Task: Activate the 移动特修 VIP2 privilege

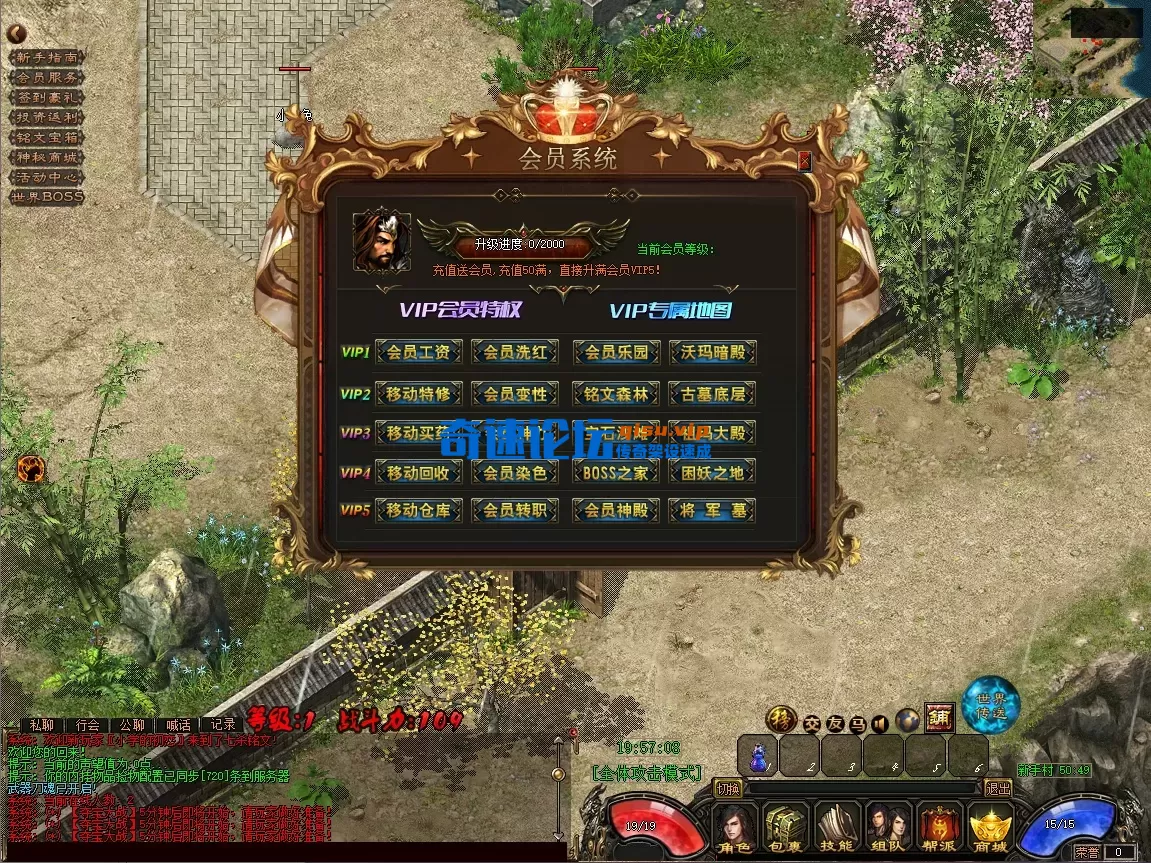Action: click(x=418, y=393)
